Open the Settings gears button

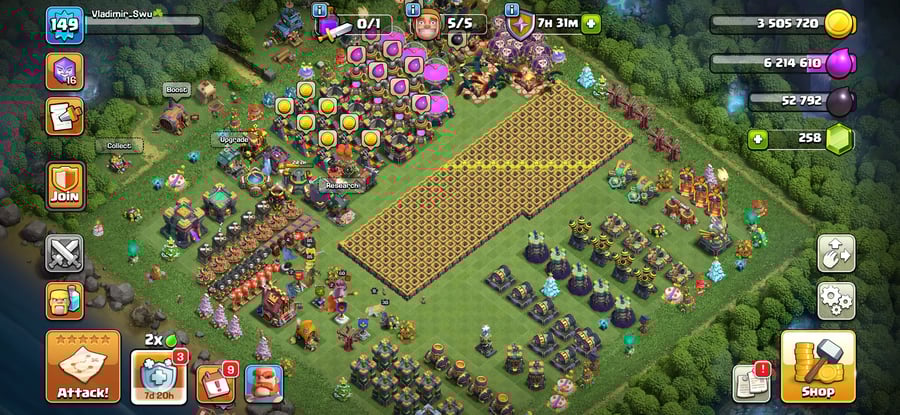836,299
